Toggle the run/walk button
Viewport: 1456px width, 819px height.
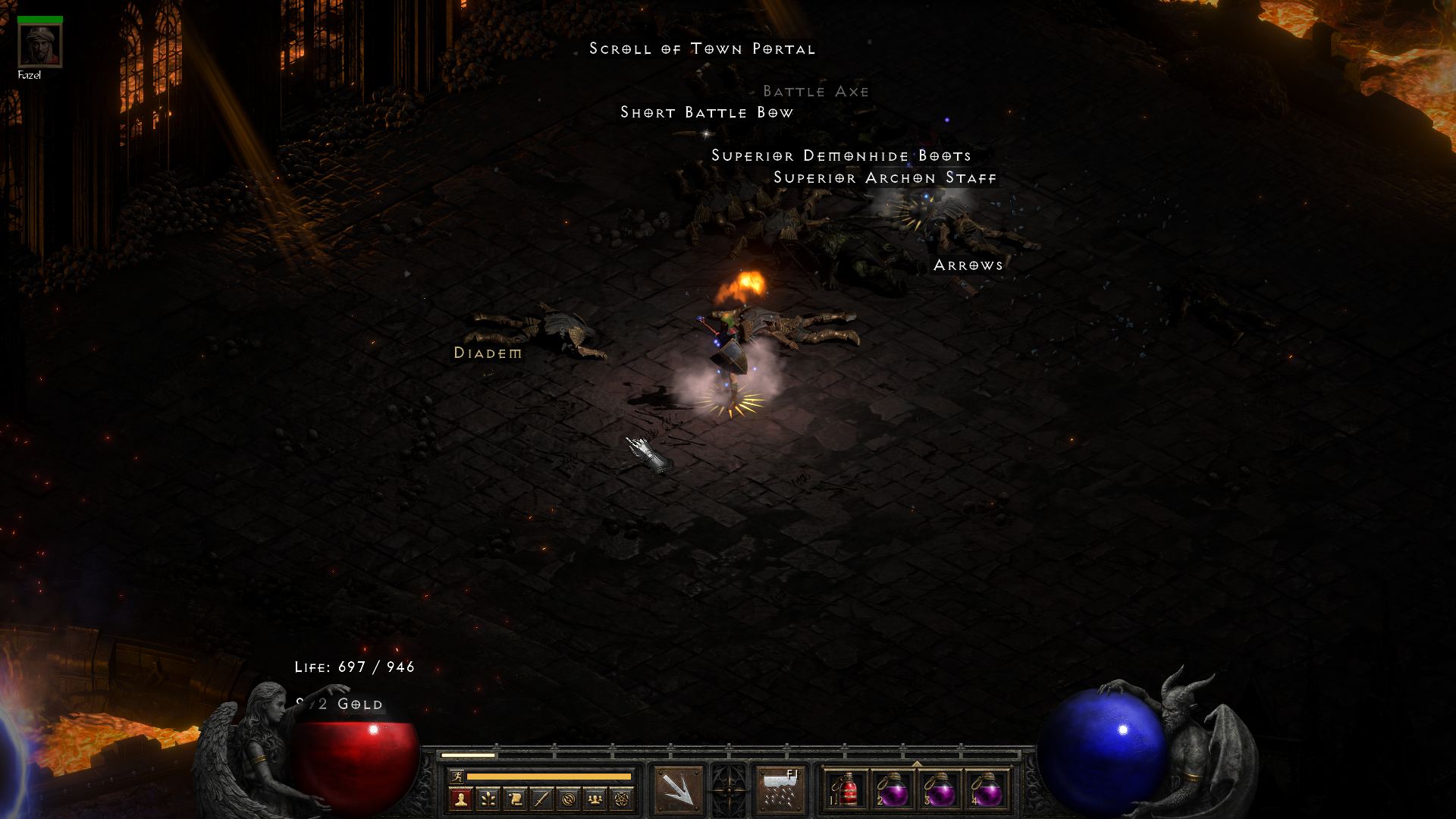(x=457, y=776)
